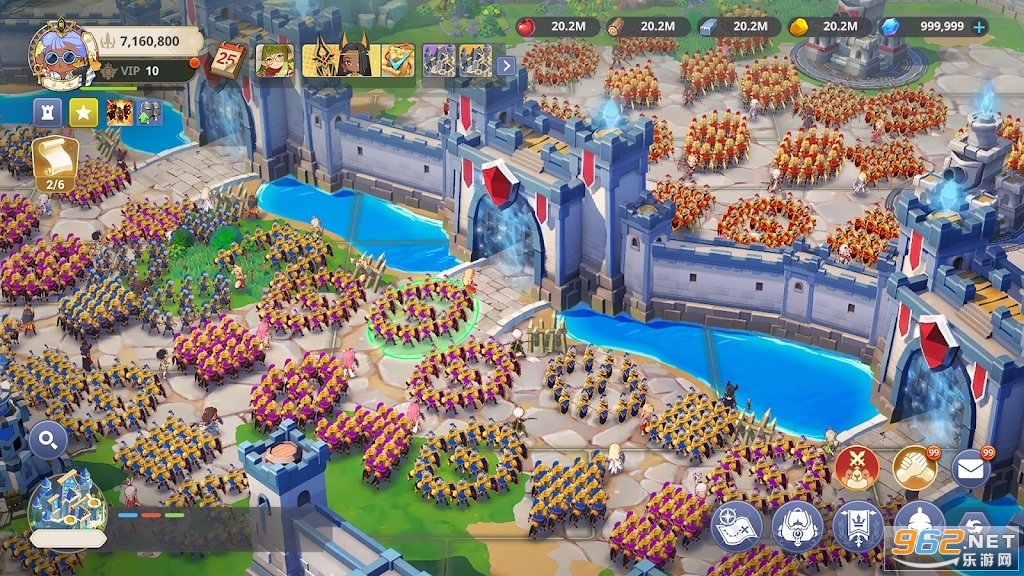The image size is (1024, 576).
Task: Open the knight helmet upgrade buff icon
Action: (150, 112)
